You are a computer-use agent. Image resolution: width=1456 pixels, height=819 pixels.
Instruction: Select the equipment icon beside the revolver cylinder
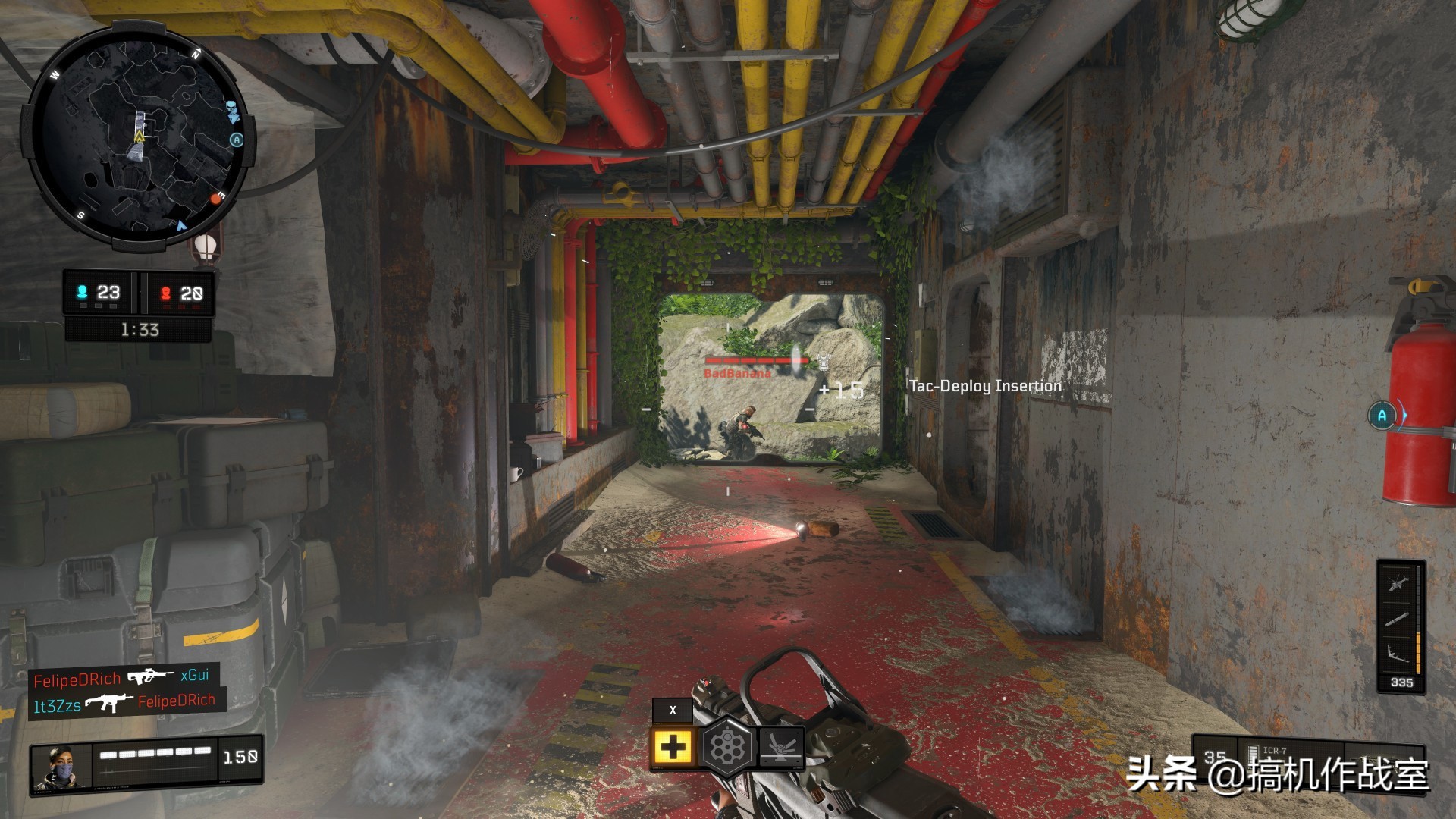click(780, 746)
